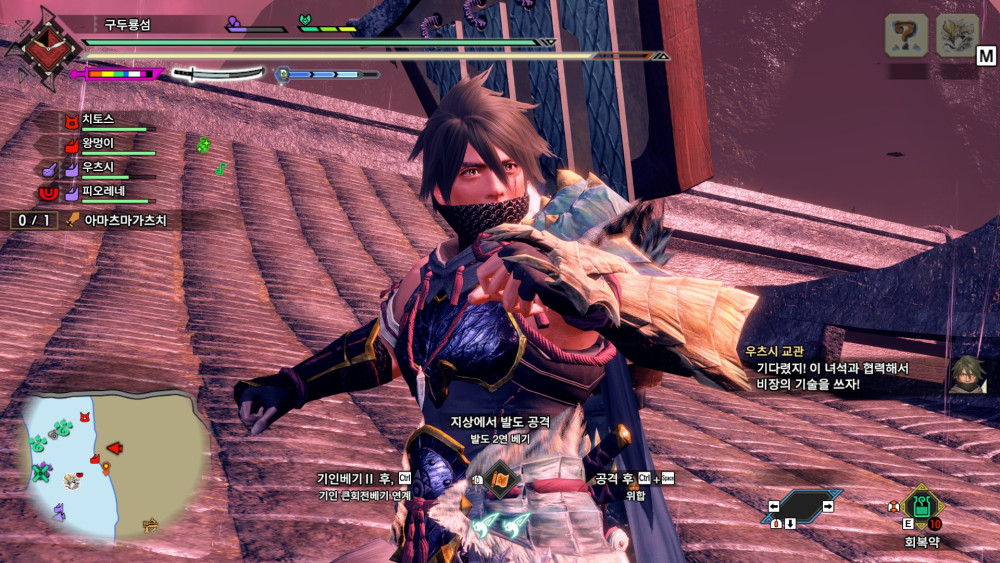Click the 우츠시 교관 portrait
Image resolution: width=1000 pixels, height=563 pixels.
966,373
